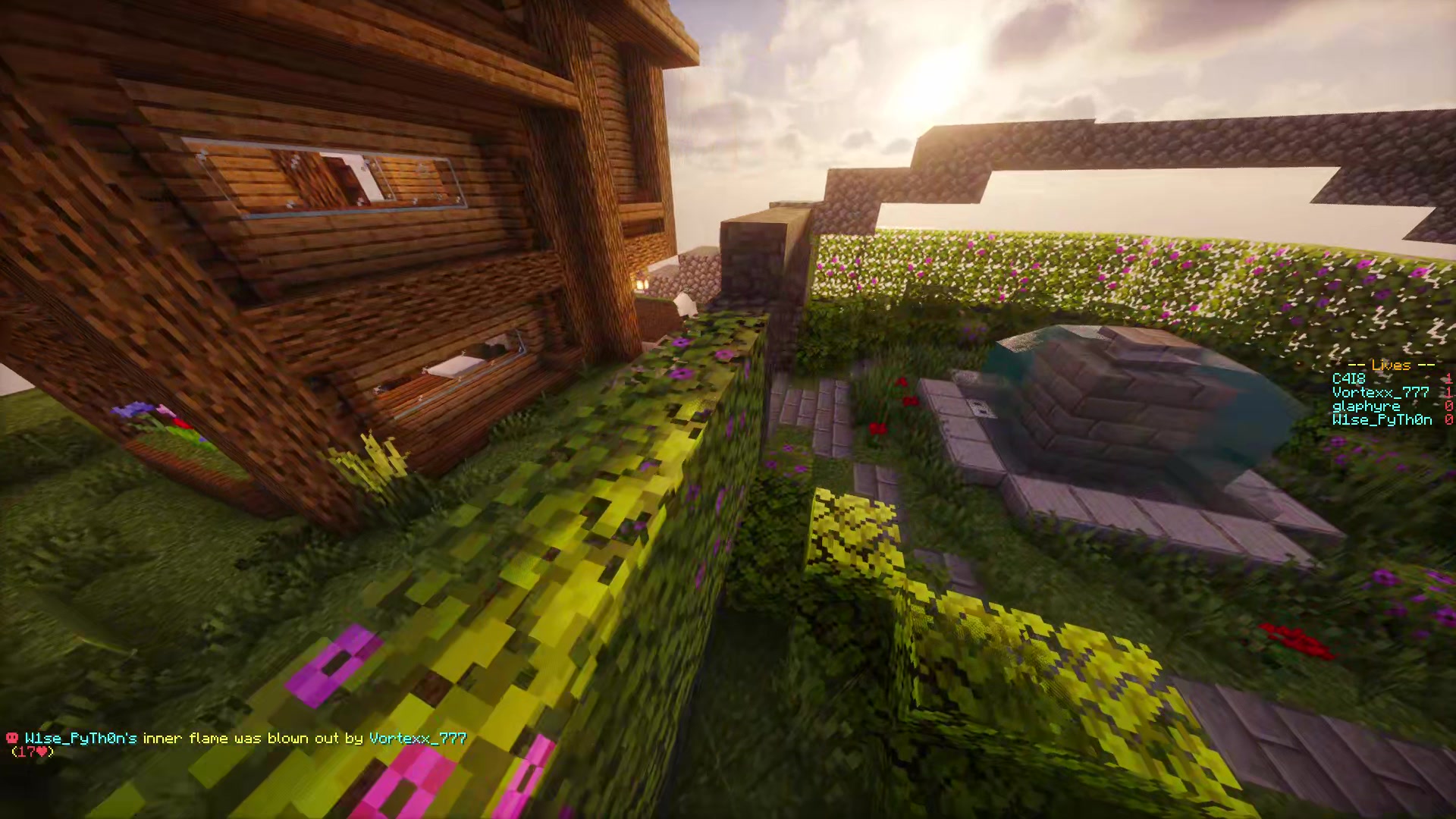
Task: Click glaphyre's name in the scoreboard sidebar
Action: click(x=1365, y=406)
